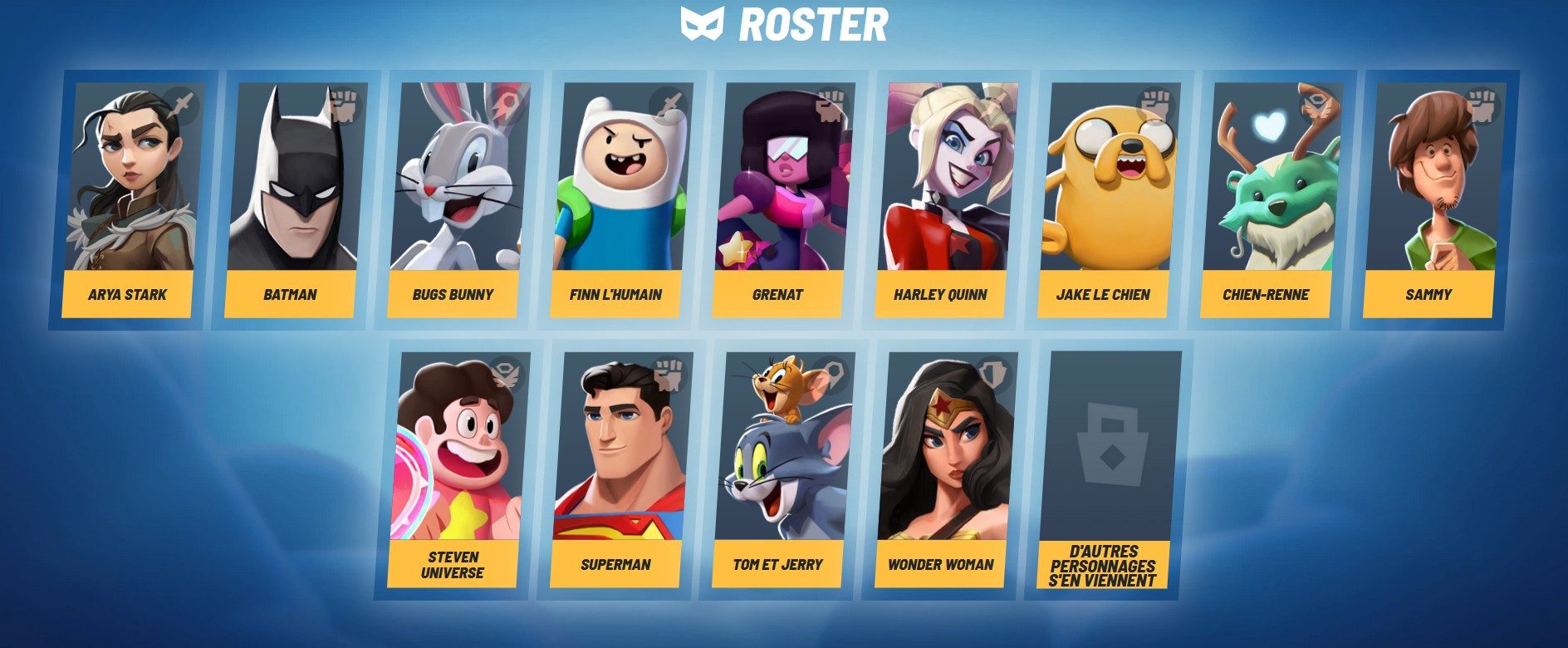Open Finn l'Humain's character card
Screen dimensions: 1568x648
pos(618,199)
